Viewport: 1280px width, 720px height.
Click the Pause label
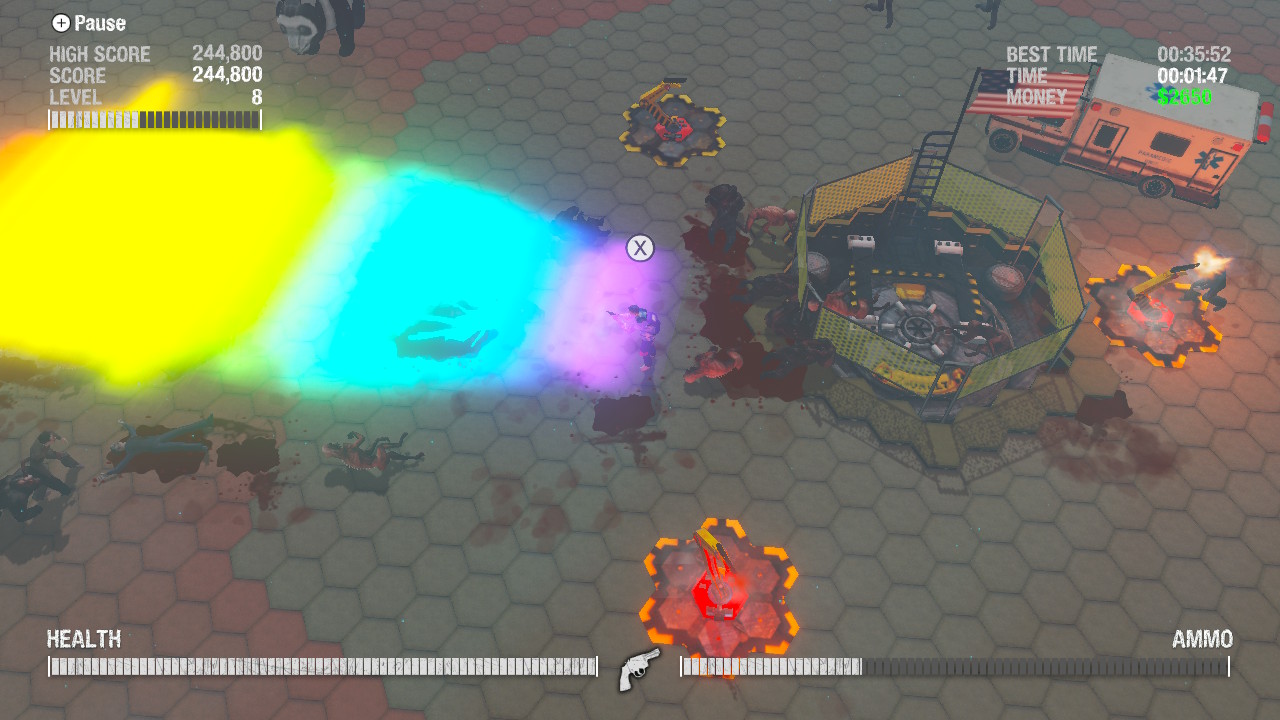98,23
